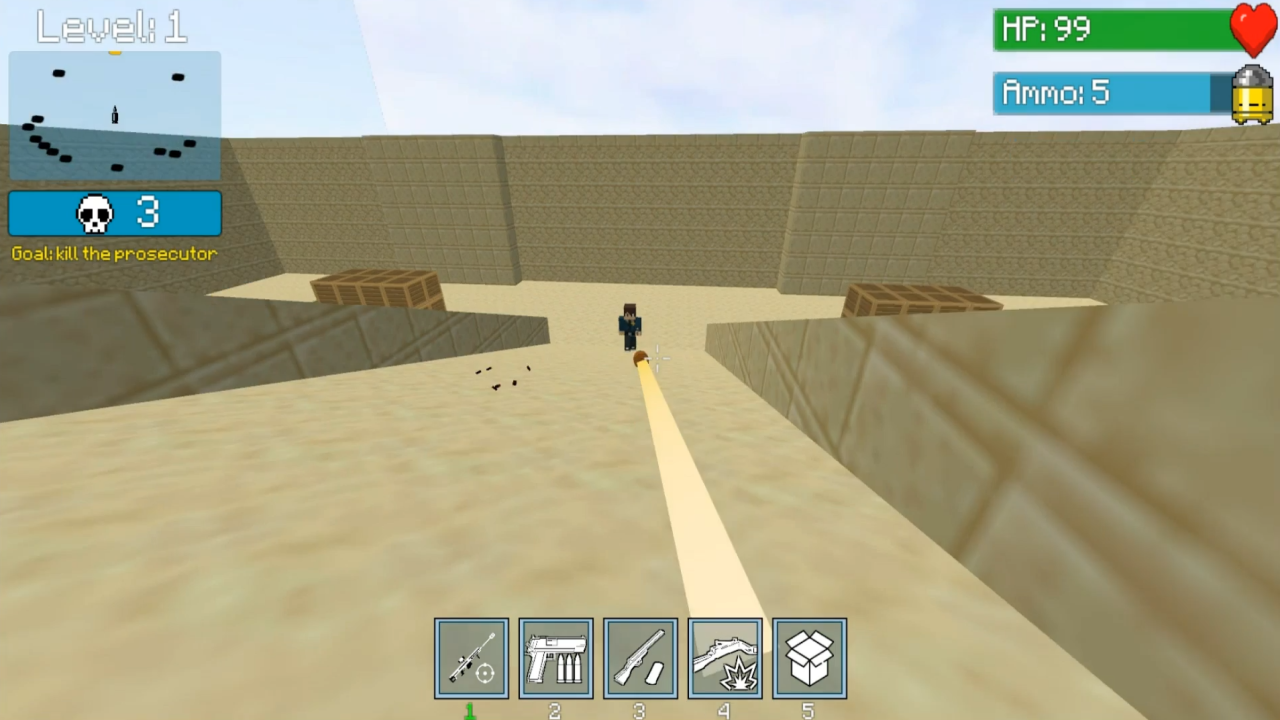Select the pistol in slot 2
Image resolution: width=1280 pixels, height=720 pixels.
coord(556,657)
